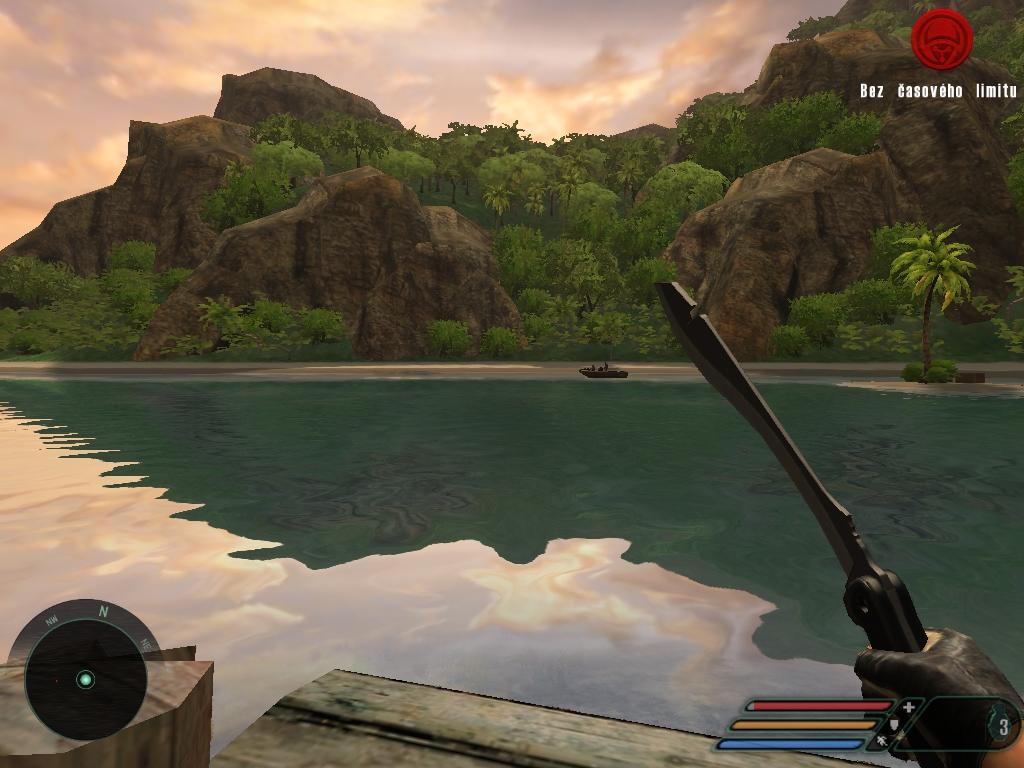Select the red steering wheel objective icon

[941, 39]
